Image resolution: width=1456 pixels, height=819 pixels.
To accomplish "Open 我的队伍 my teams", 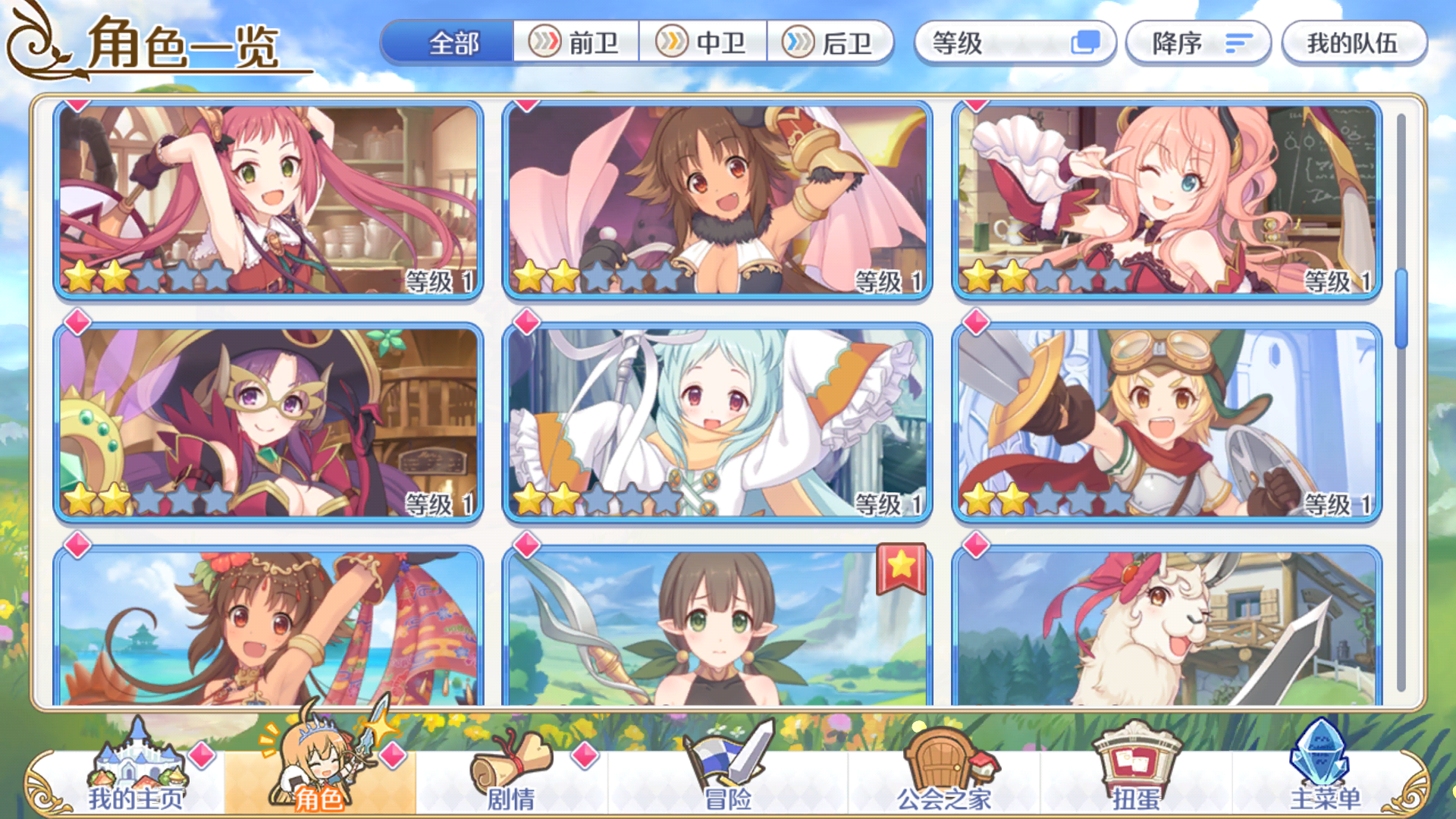I will click(x=1354, y=43).
